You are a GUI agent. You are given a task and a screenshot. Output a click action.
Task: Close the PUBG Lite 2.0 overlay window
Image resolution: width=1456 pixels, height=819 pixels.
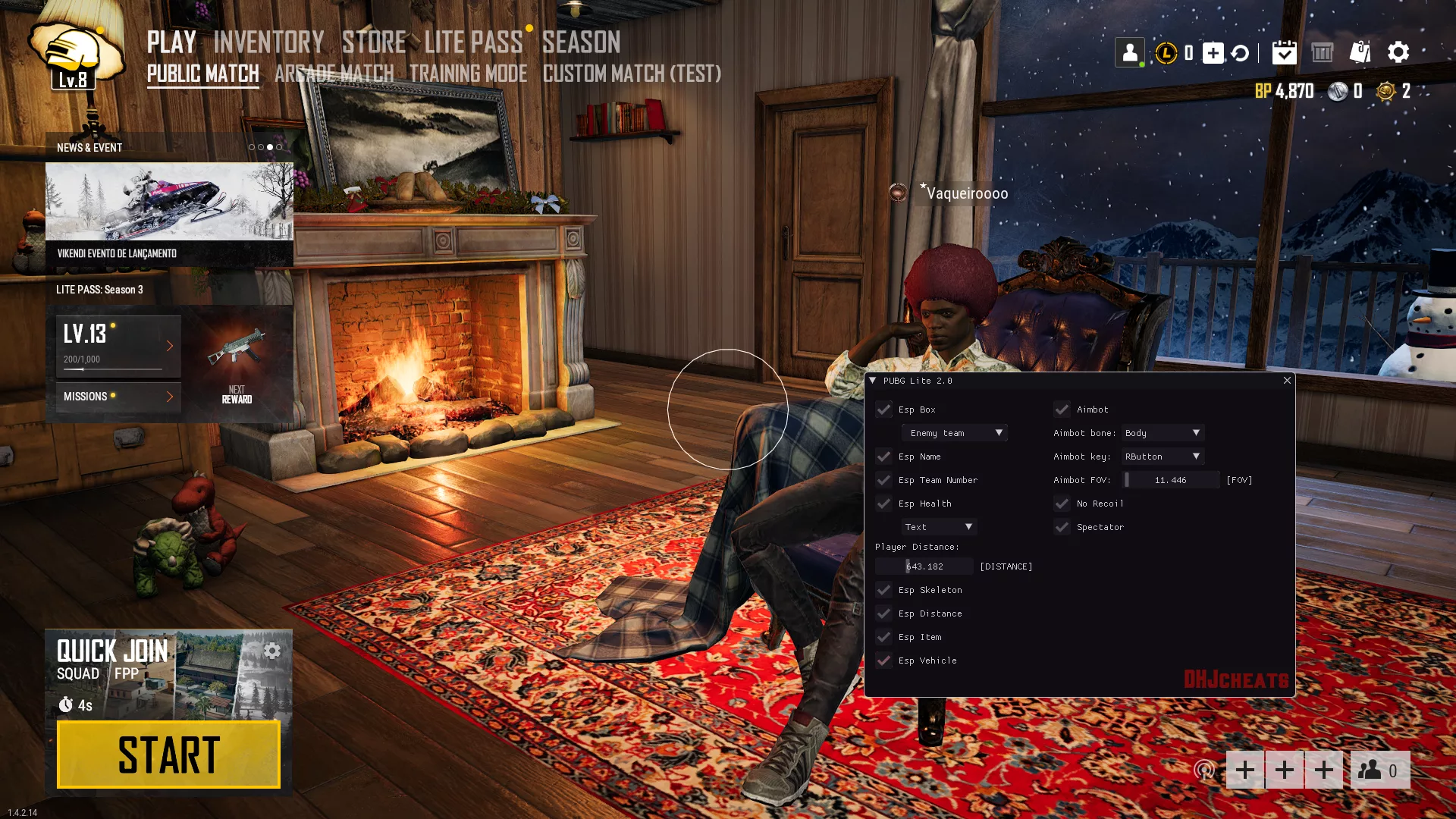pos(1287,381)
